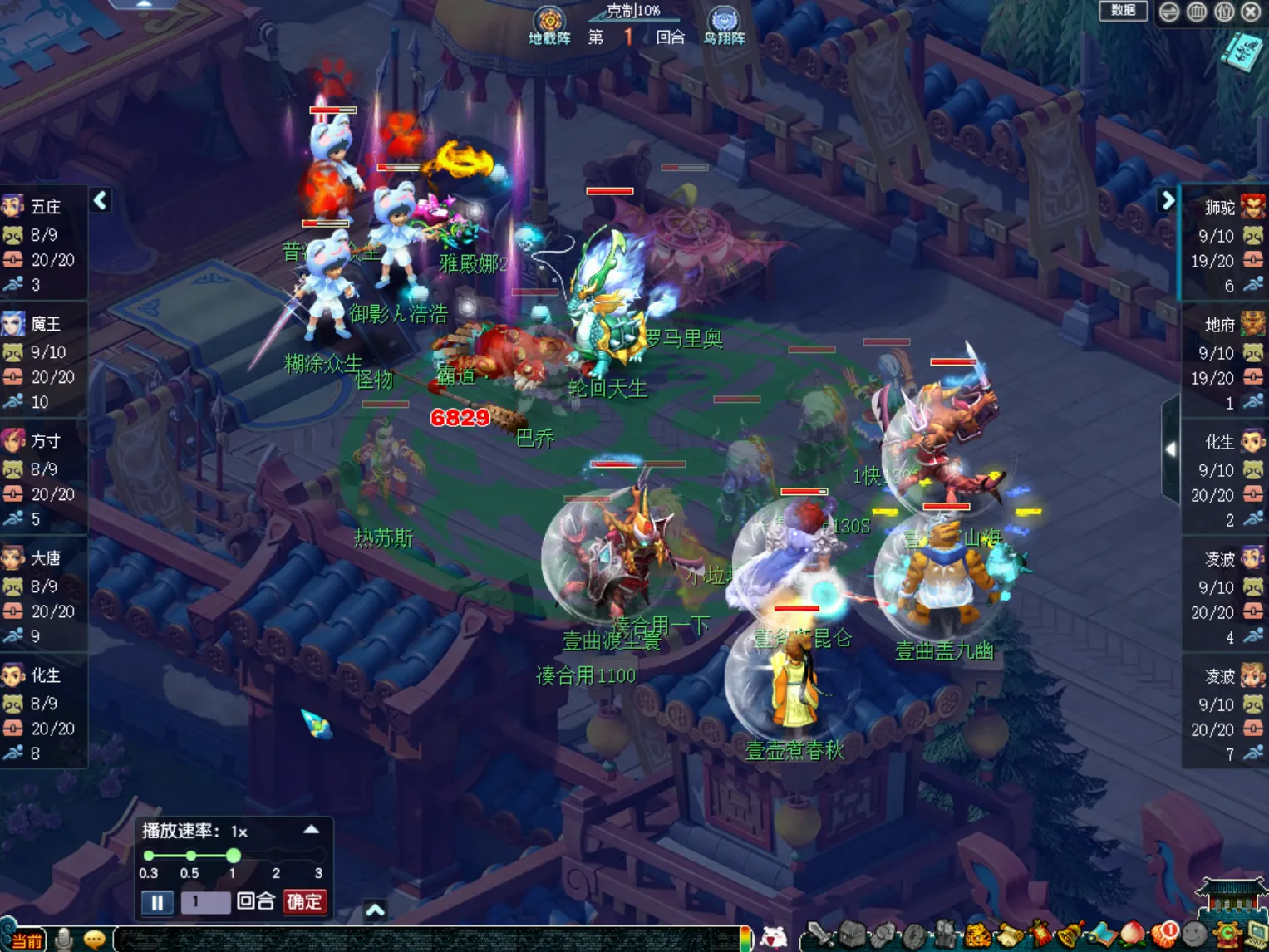Screen dimensions: 1269x952
Task: Collapse the left team panel arrow
Action: [x=101, y=200]
